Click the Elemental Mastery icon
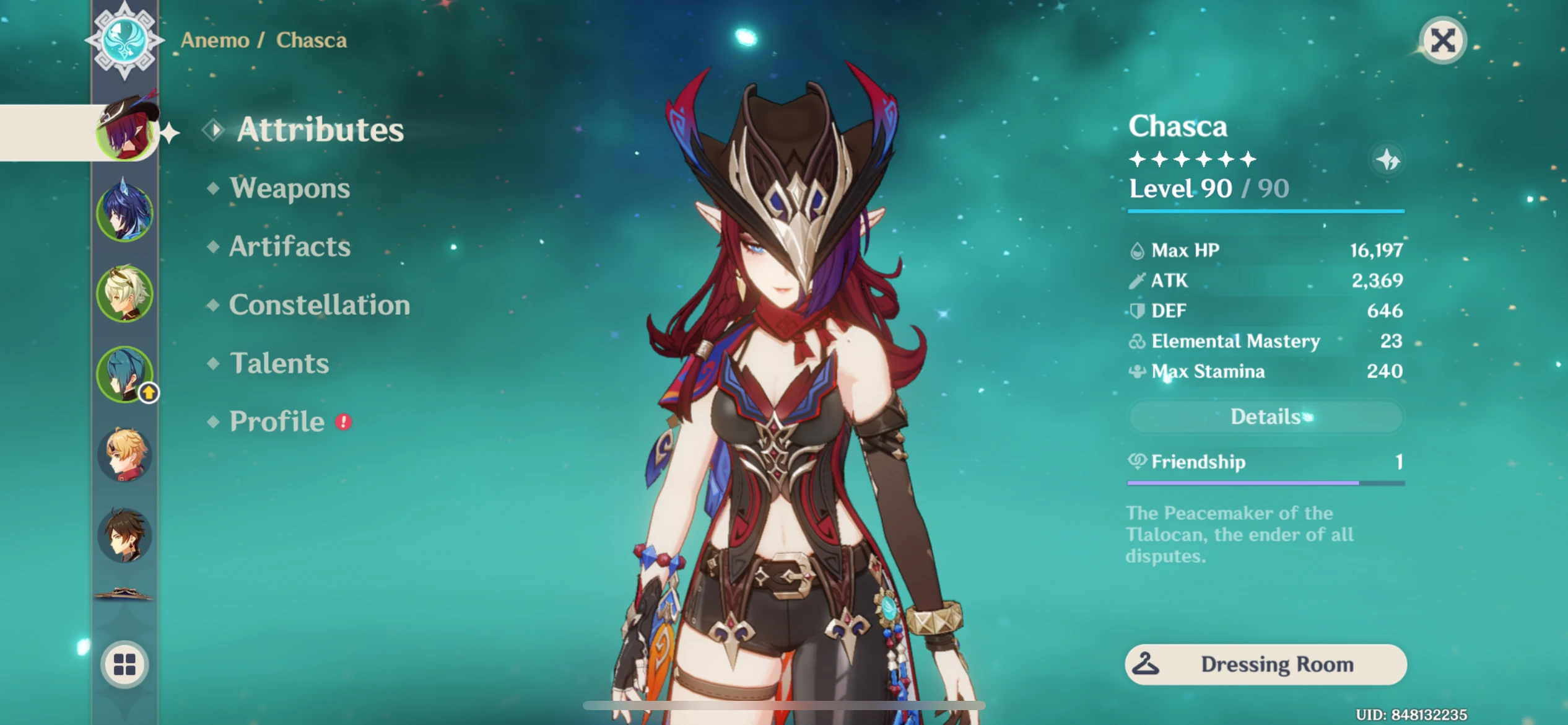Screen dimensions: 1568x725 point(1138,341)
